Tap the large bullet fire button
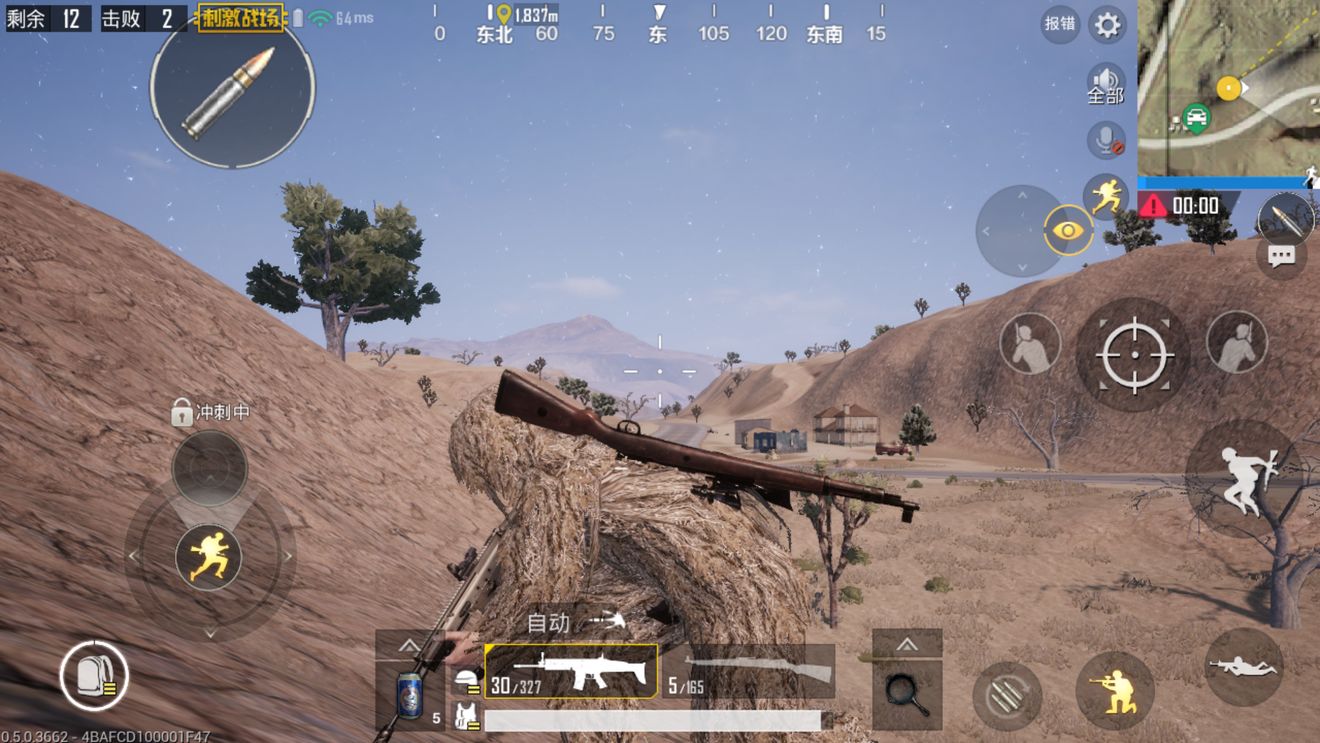 click(232, 91)
